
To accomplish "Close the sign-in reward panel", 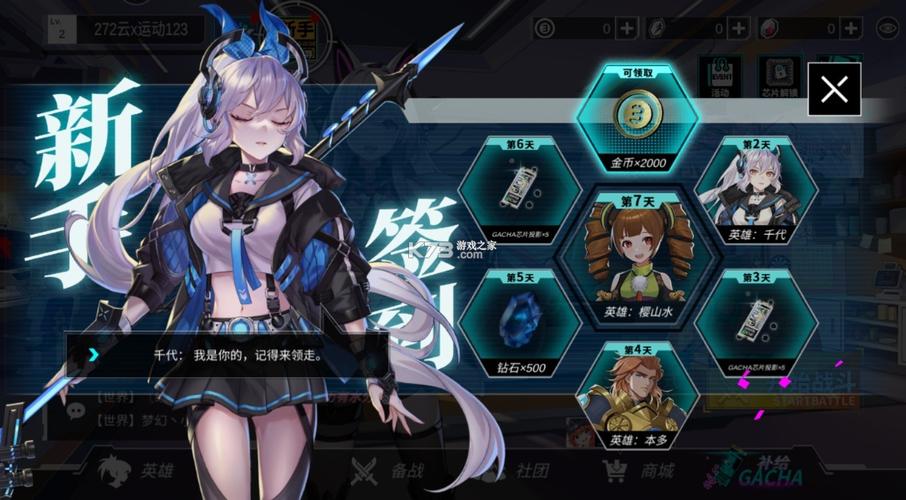I will point(834,89).
